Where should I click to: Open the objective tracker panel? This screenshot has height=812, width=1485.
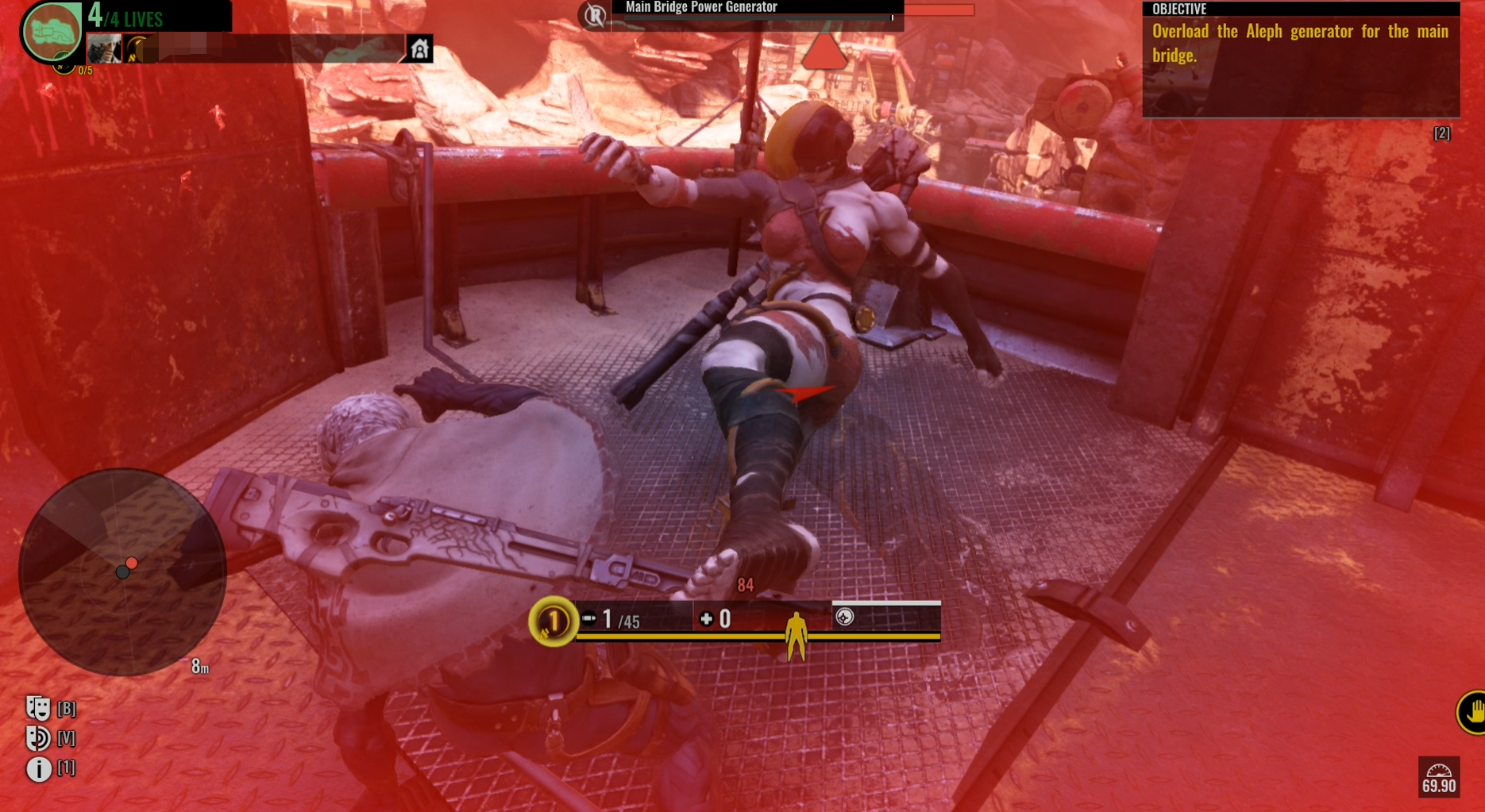(1300, 60)
